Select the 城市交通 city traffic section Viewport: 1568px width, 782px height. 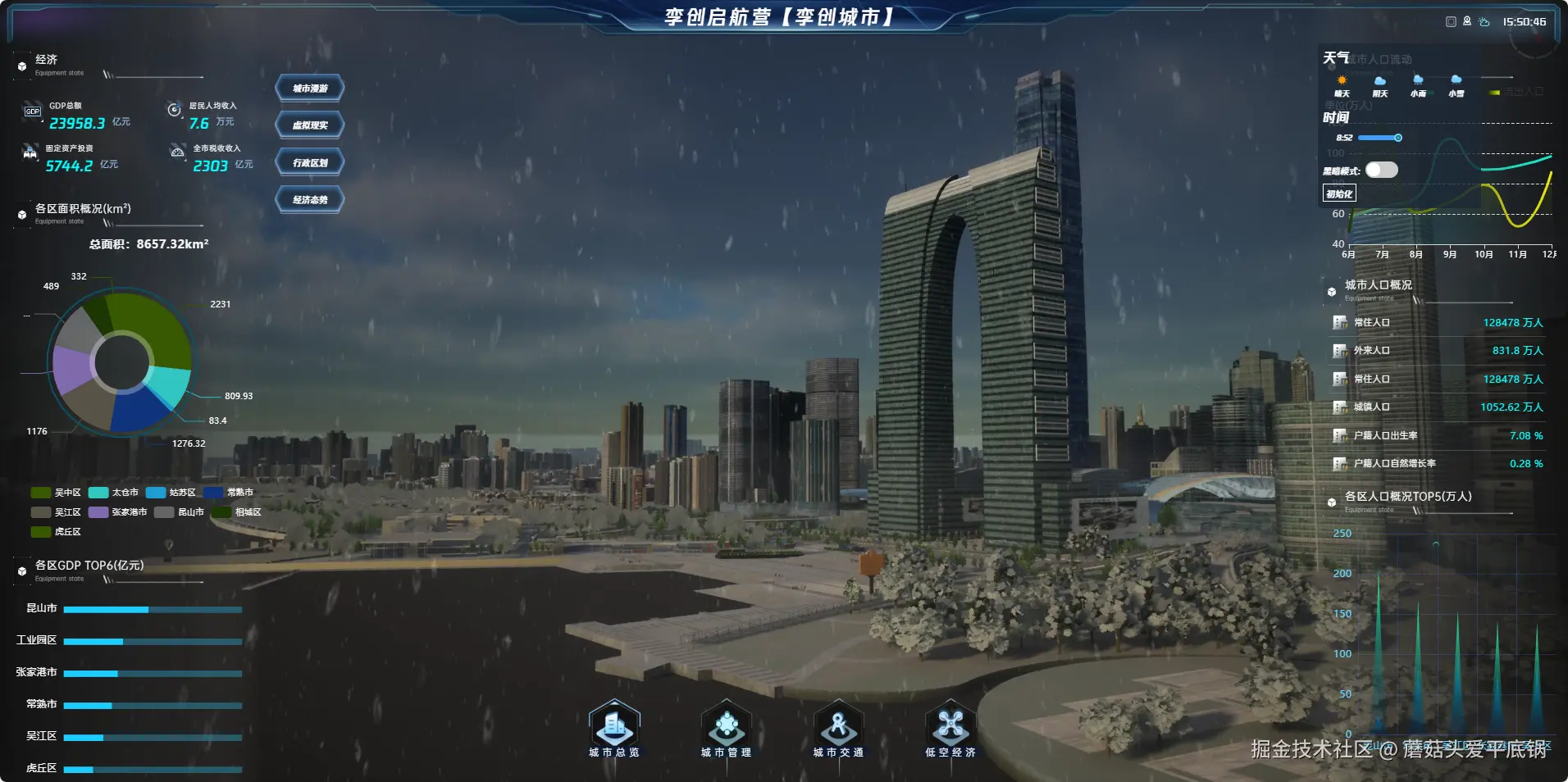(x=838, y=728)
